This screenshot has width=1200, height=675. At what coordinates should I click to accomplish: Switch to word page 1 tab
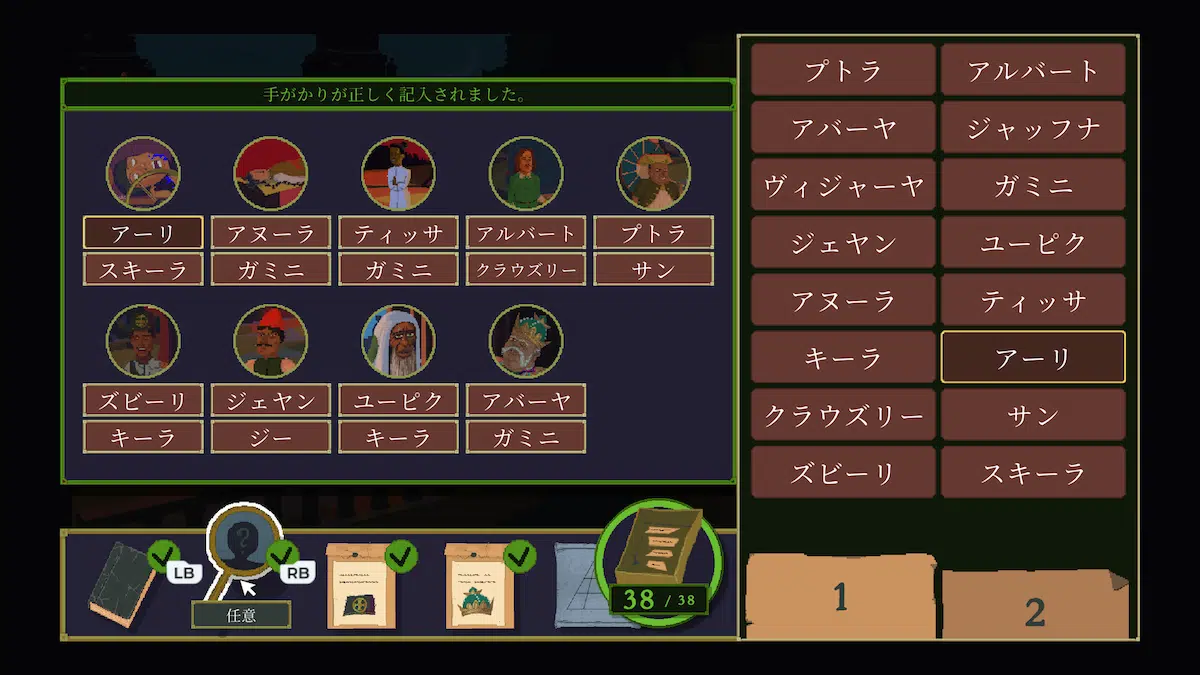click(x=840, y=597)
